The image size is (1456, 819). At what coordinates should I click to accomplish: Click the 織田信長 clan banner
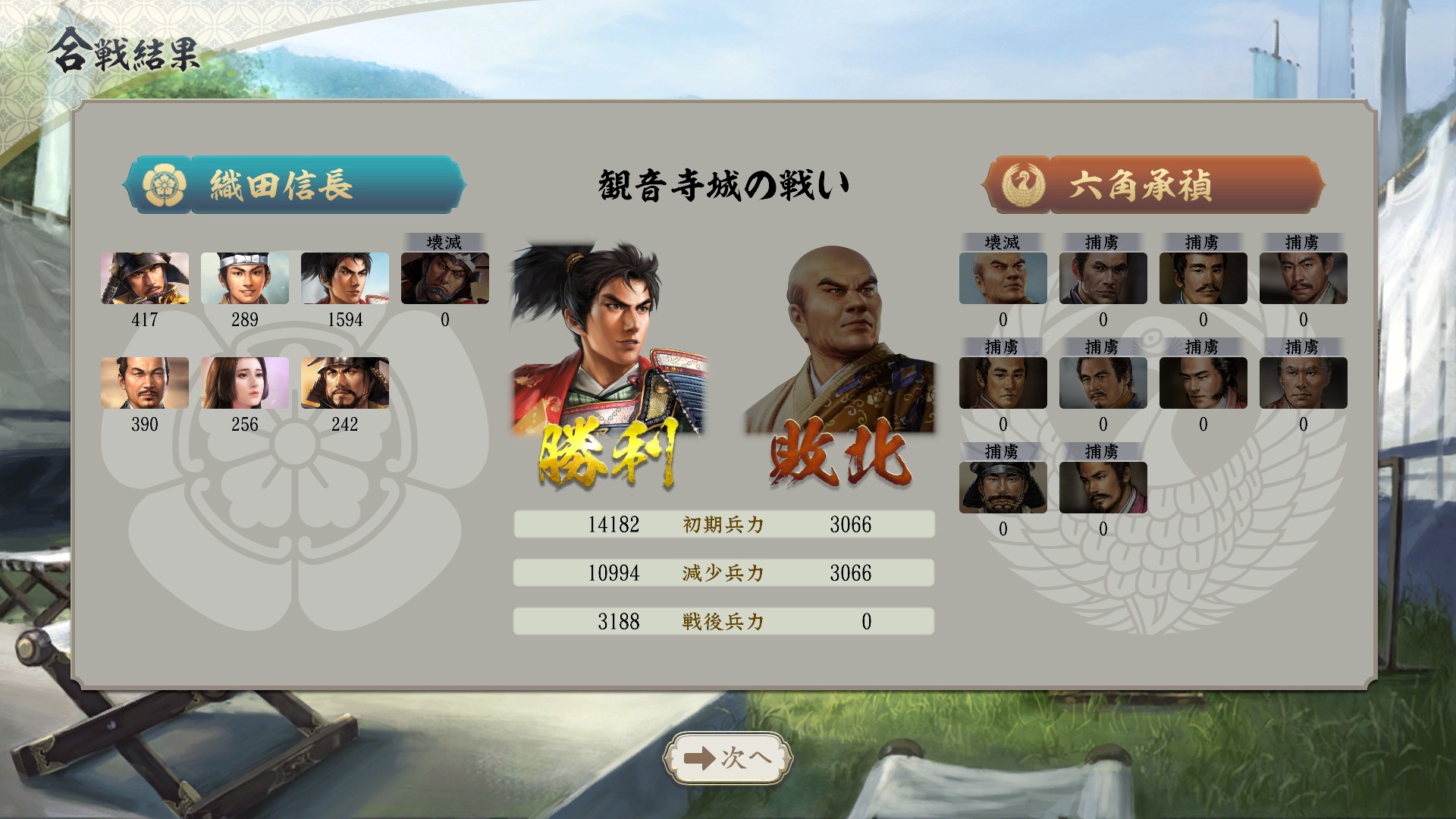click(294, 185)
